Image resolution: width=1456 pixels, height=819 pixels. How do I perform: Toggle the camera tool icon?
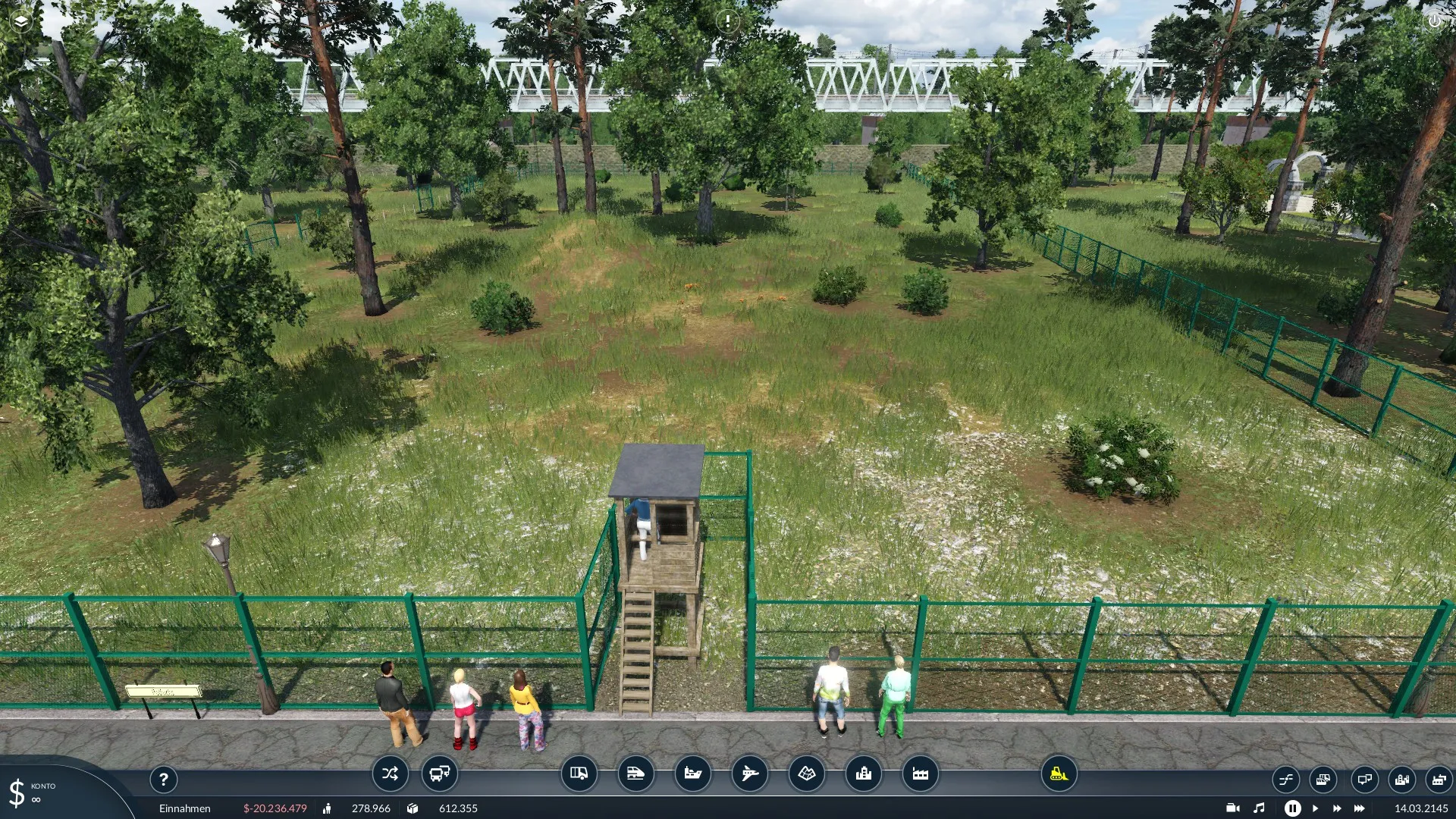[1232, 808]
